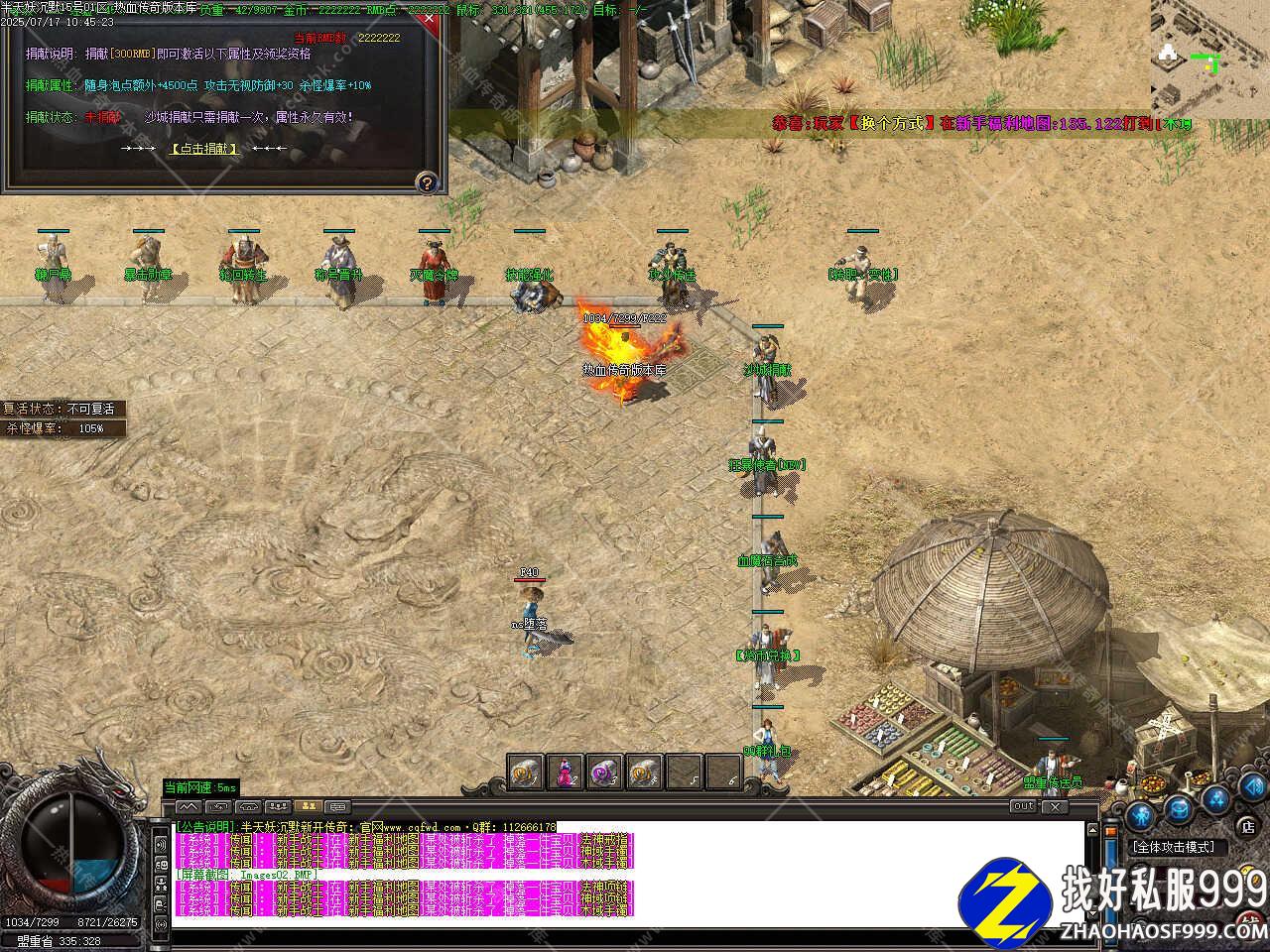The image size is (1270, 952).
Task: Close the donation dialog with the X
Action: tap(428, 18)
